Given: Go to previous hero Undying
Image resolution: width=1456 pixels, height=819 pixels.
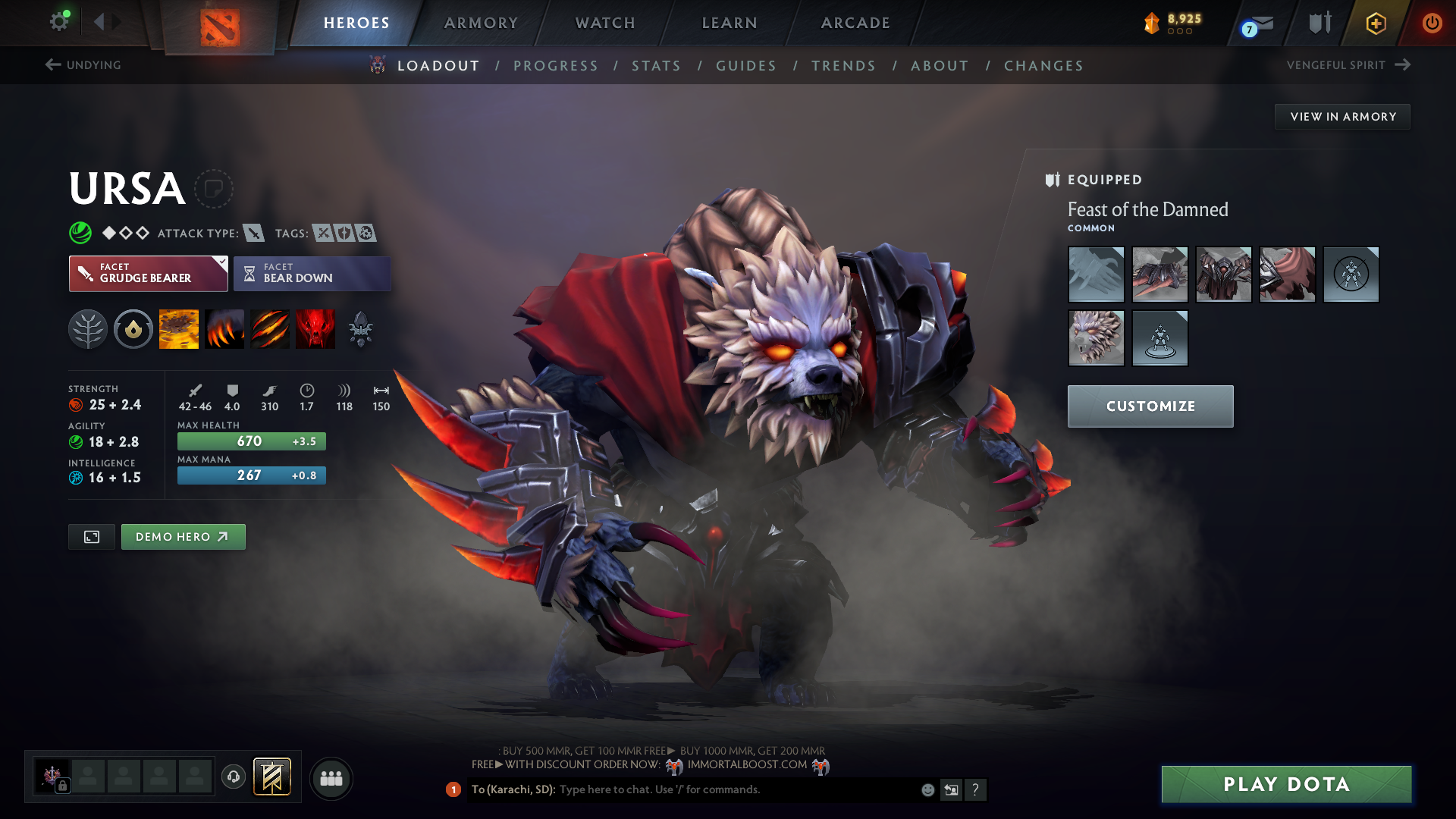Looking at the screenshot, I should [x=83, y=65].
